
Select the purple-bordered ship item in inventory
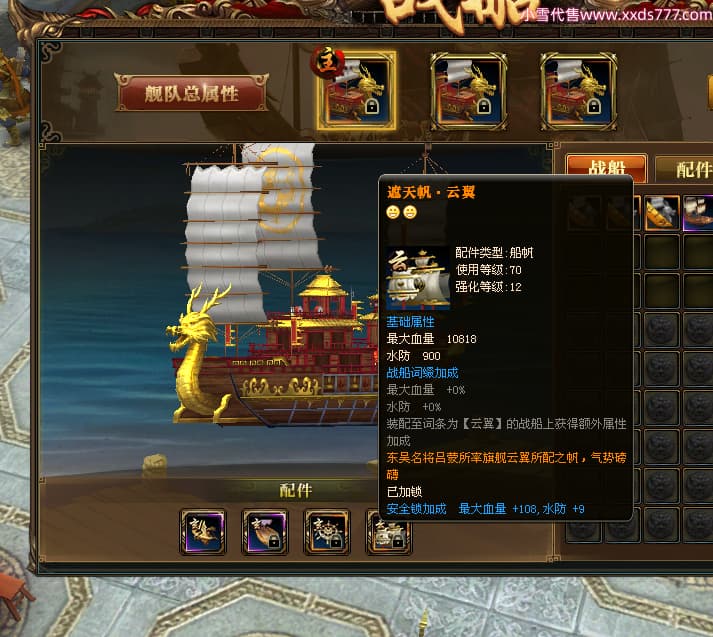pyautogui.click(x=698, y=213)
